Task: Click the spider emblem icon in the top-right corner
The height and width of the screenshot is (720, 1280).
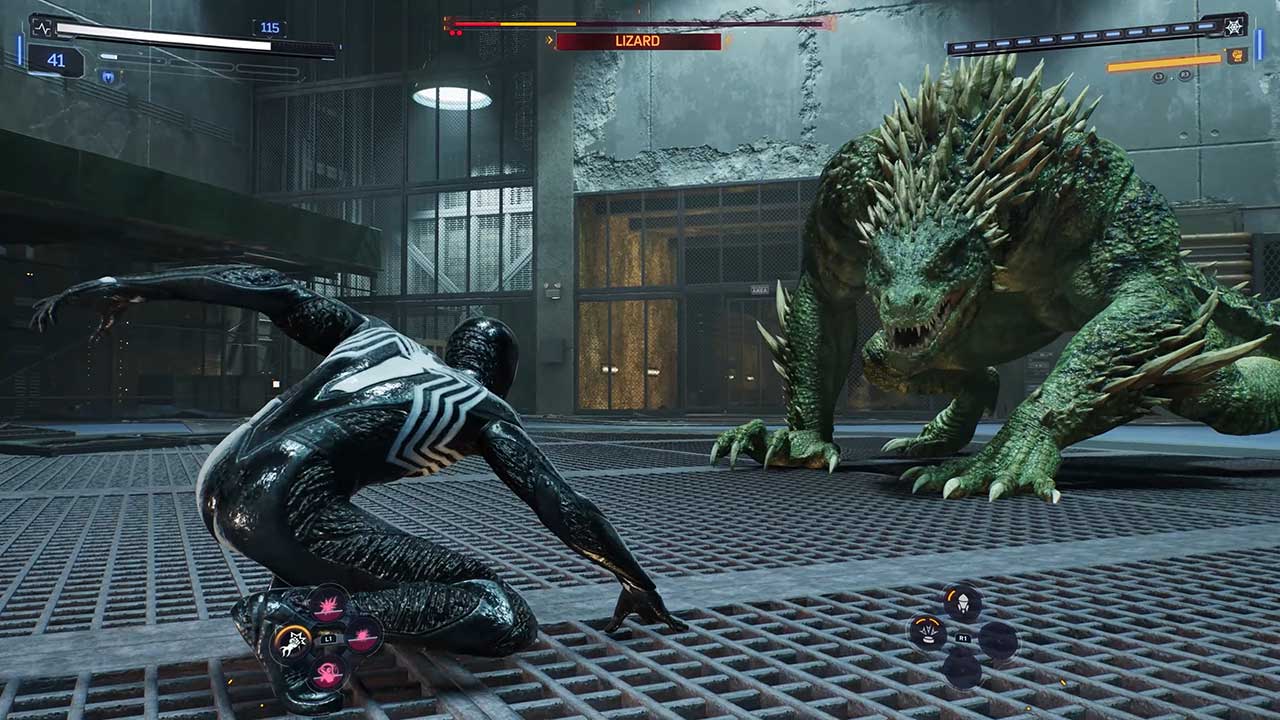Action: (x=1233, y=27)
